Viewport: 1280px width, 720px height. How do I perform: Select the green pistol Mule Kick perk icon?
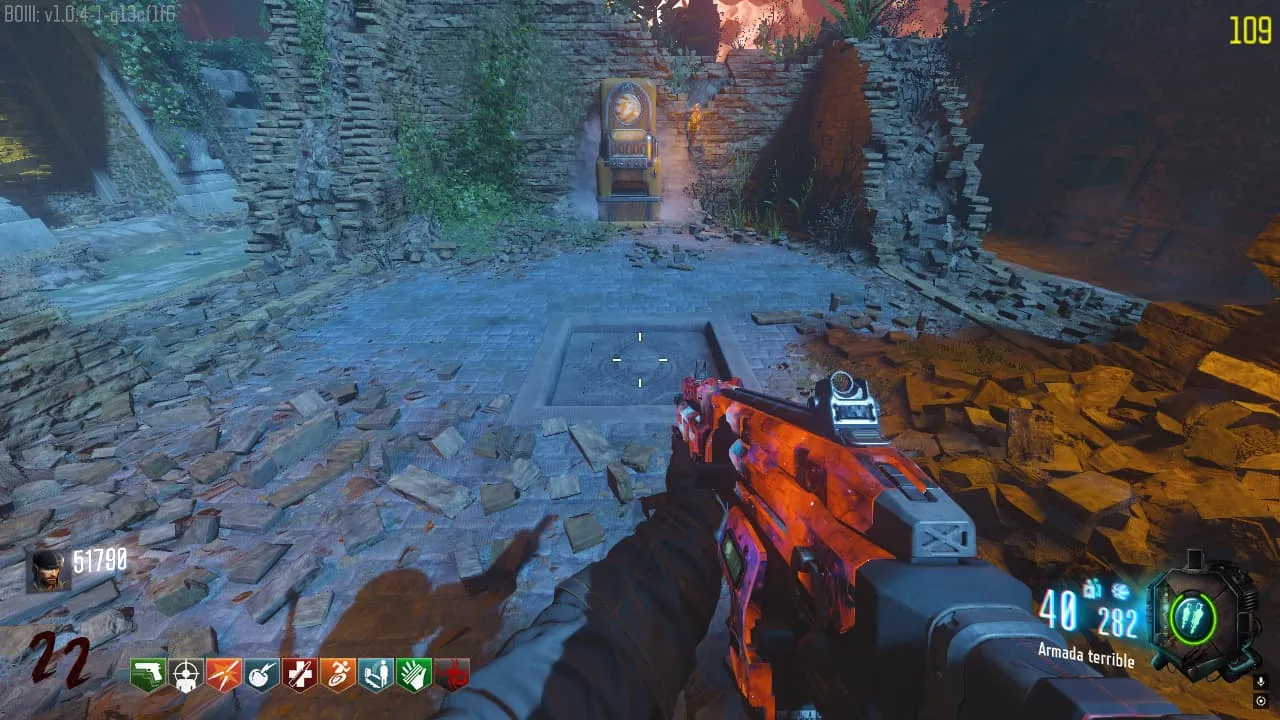tap(148, 675)
